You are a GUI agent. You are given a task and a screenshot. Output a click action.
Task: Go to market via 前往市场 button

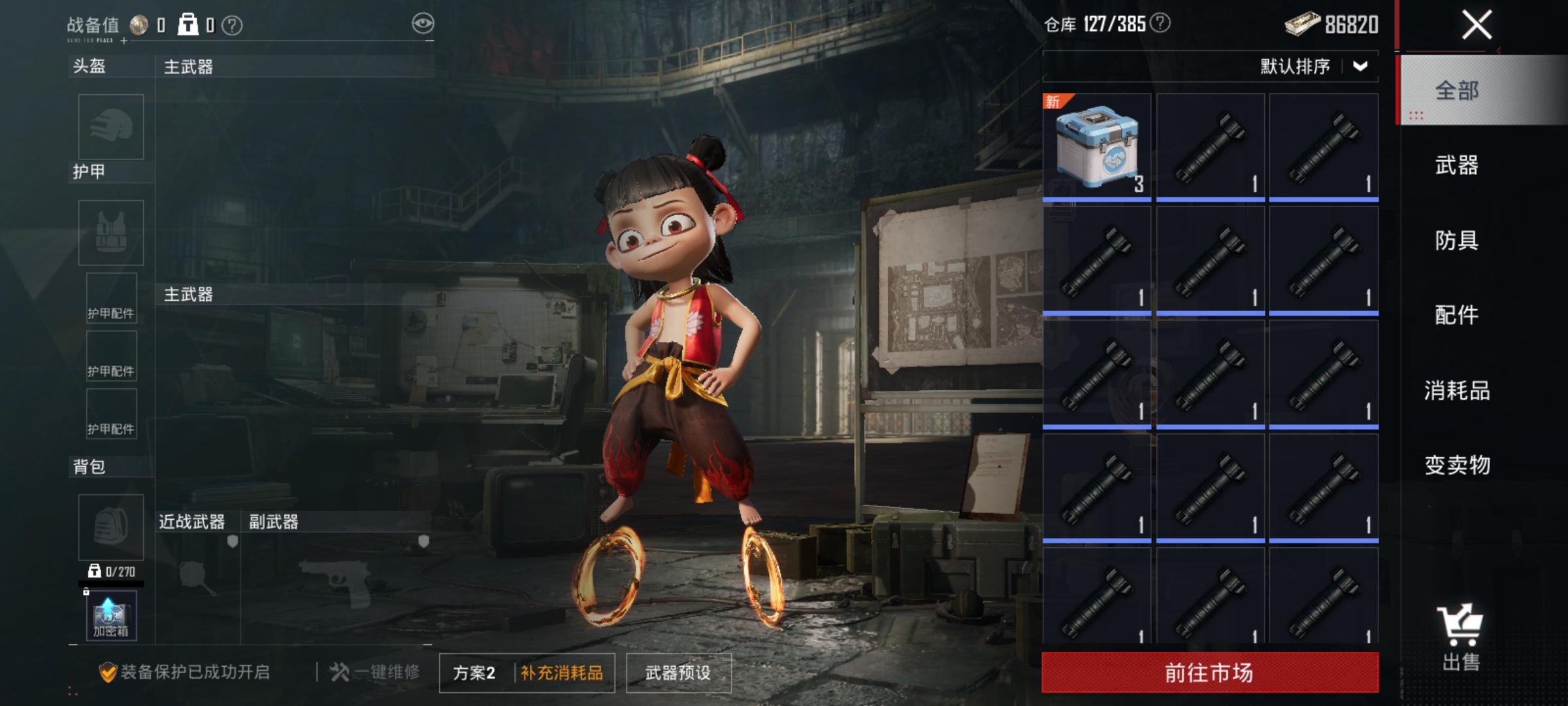(x=1210, y=672)
